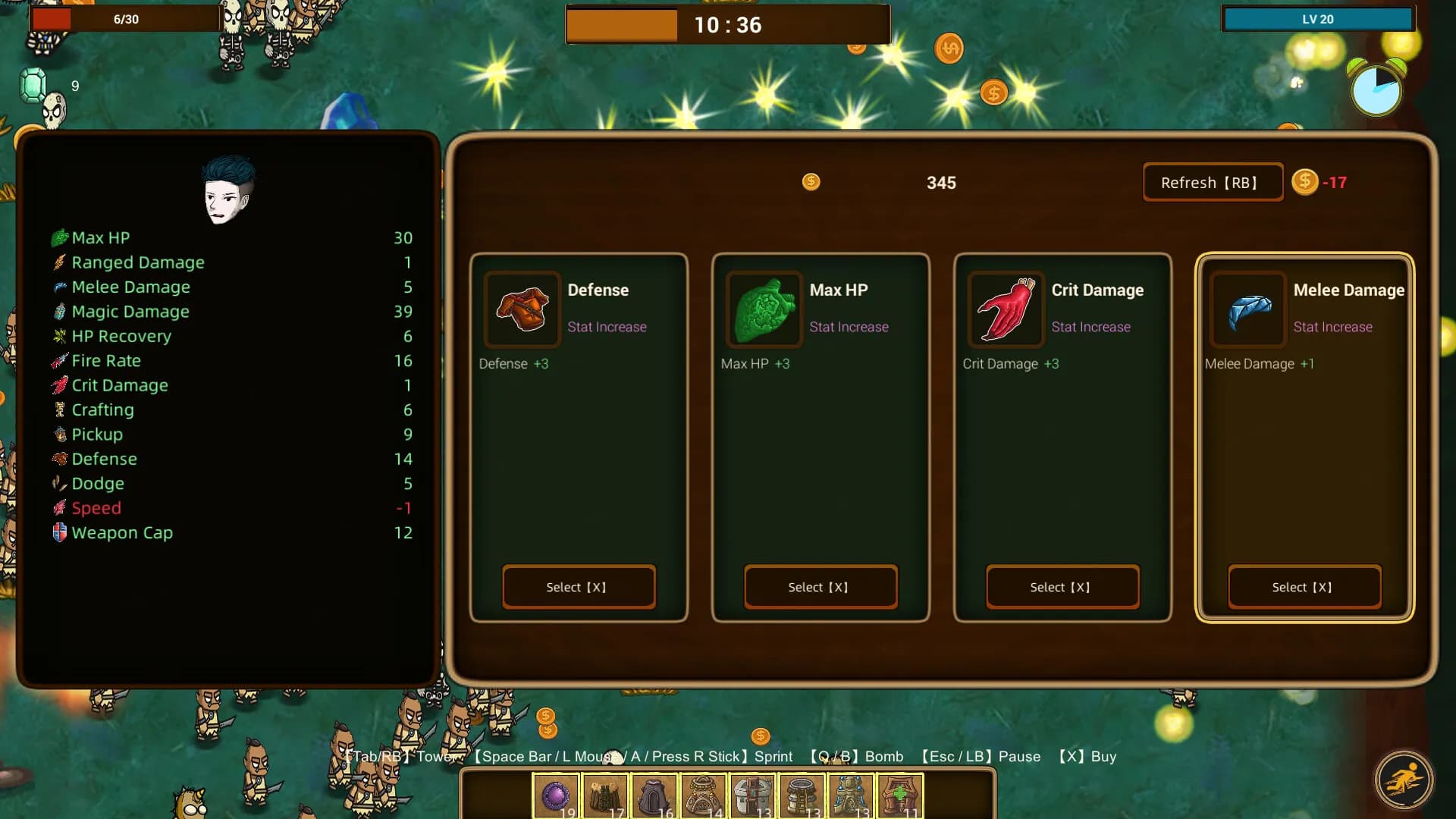
Task: Click the character portrait in stats panel
Action: tap(227, 191)
